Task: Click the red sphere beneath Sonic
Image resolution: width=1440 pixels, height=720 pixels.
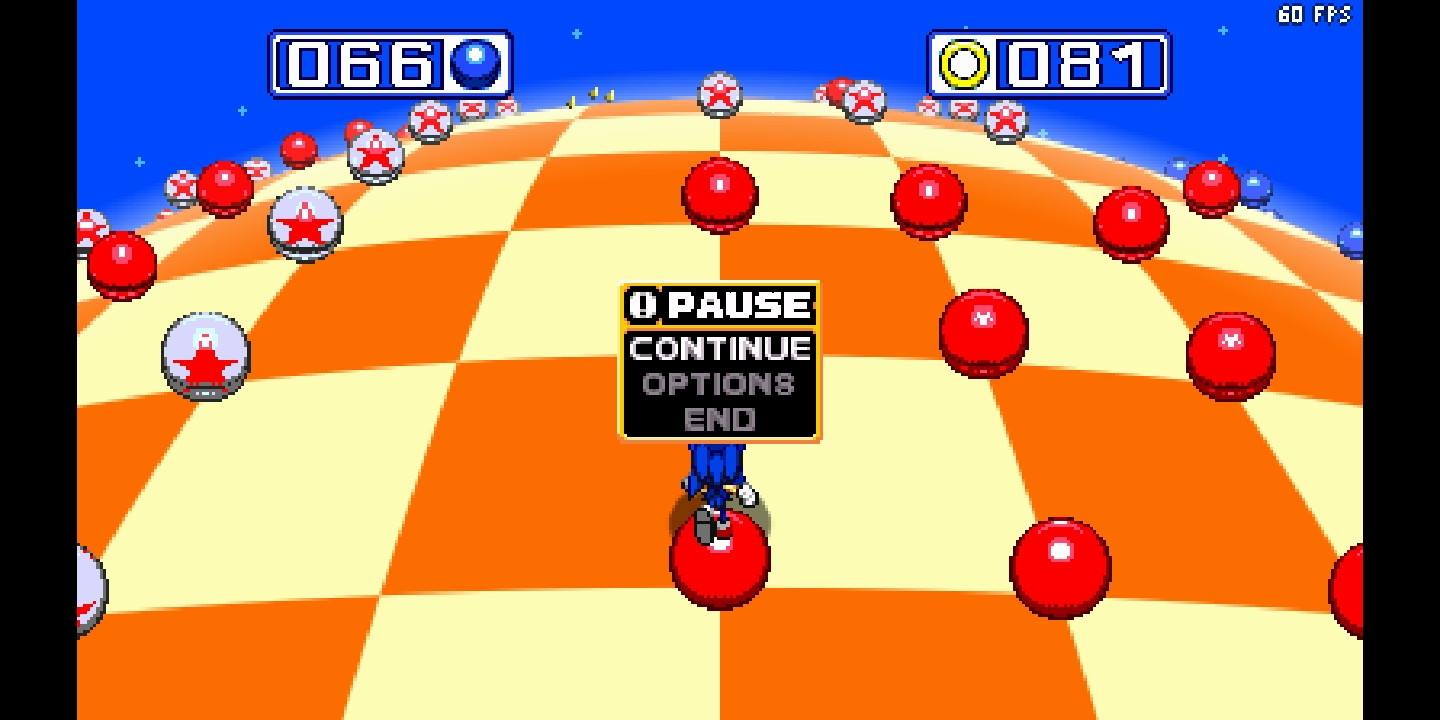Action: click(718, 556)
